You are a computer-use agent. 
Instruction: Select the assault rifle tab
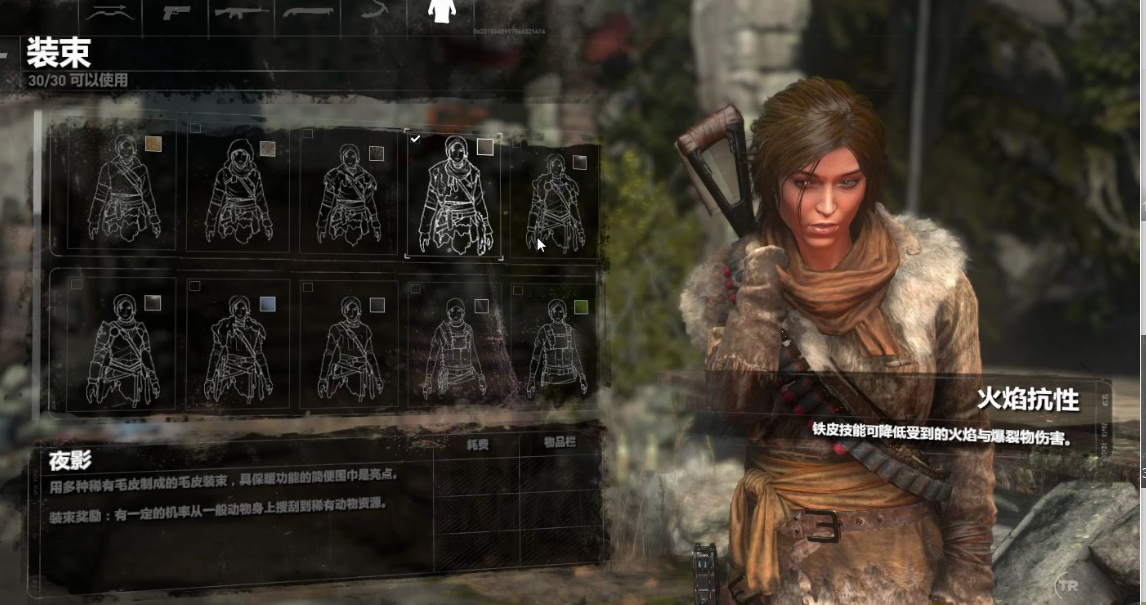tap(241, 12)
